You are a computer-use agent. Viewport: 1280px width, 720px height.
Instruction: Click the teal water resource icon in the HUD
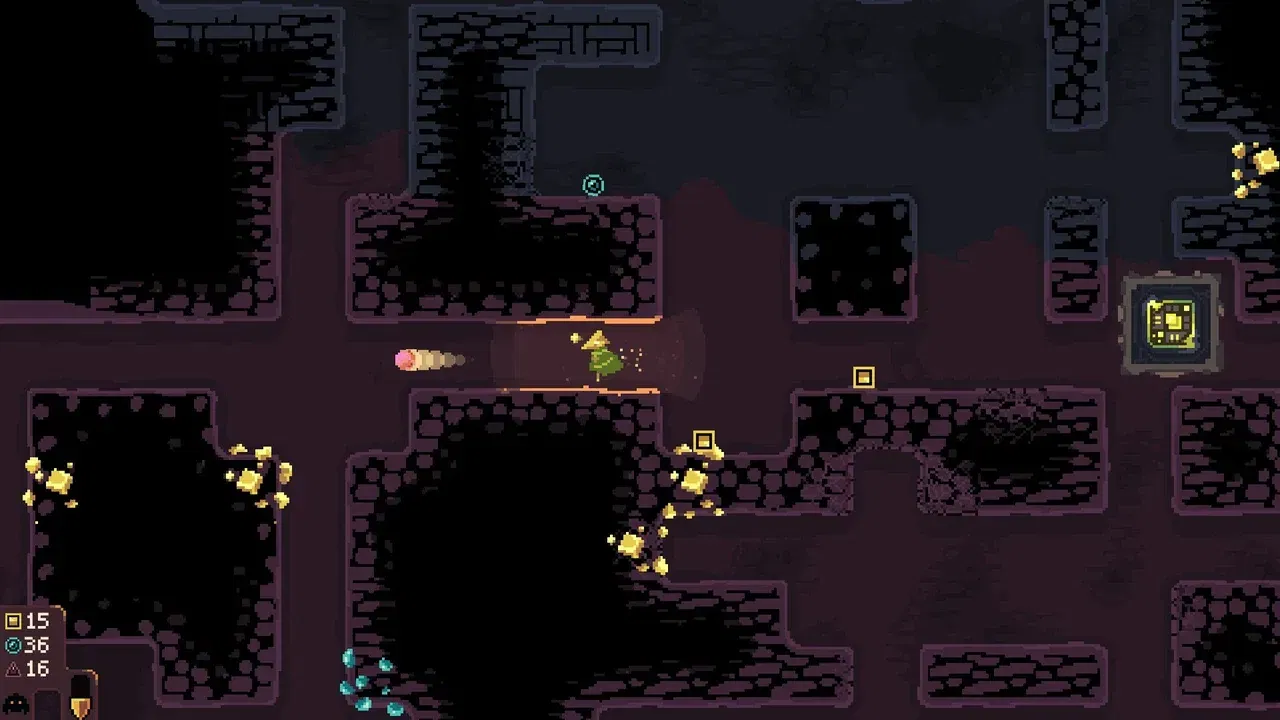tap(13, 645)
